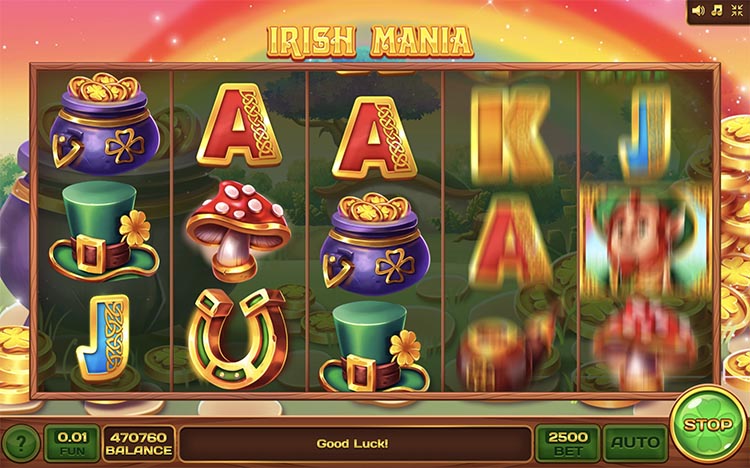Screen dimensions: 750x468
Task: Toggle sound effects speaker icon
Action: pos(699,11)
